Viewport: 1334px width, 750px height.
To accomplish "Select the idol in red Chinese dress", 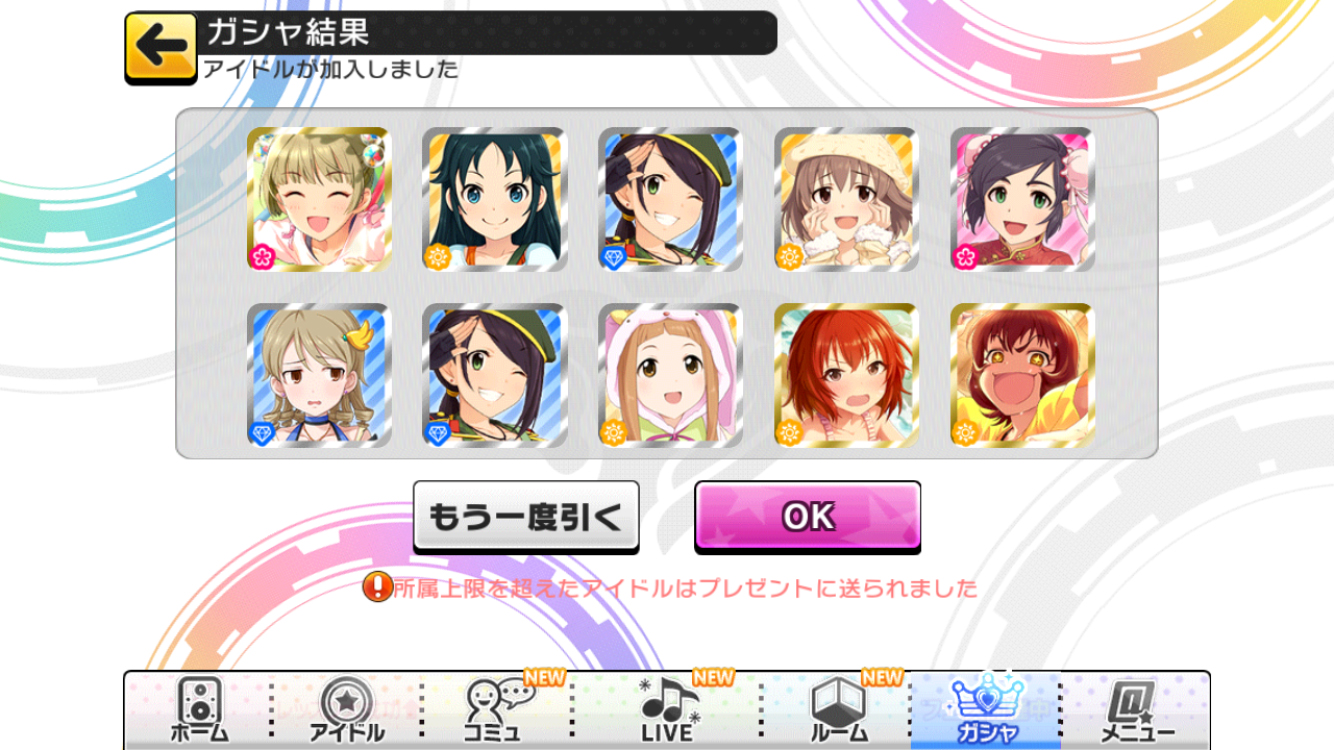I will click(1022, 199).
